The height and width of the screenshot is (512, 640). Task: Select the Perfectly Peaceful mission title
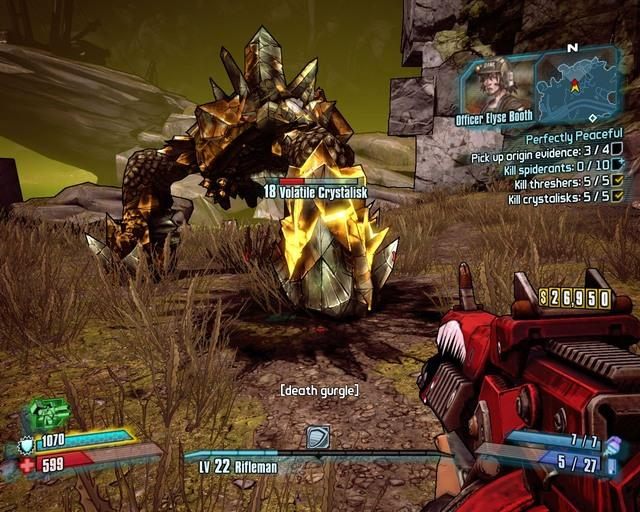(573, 135)
